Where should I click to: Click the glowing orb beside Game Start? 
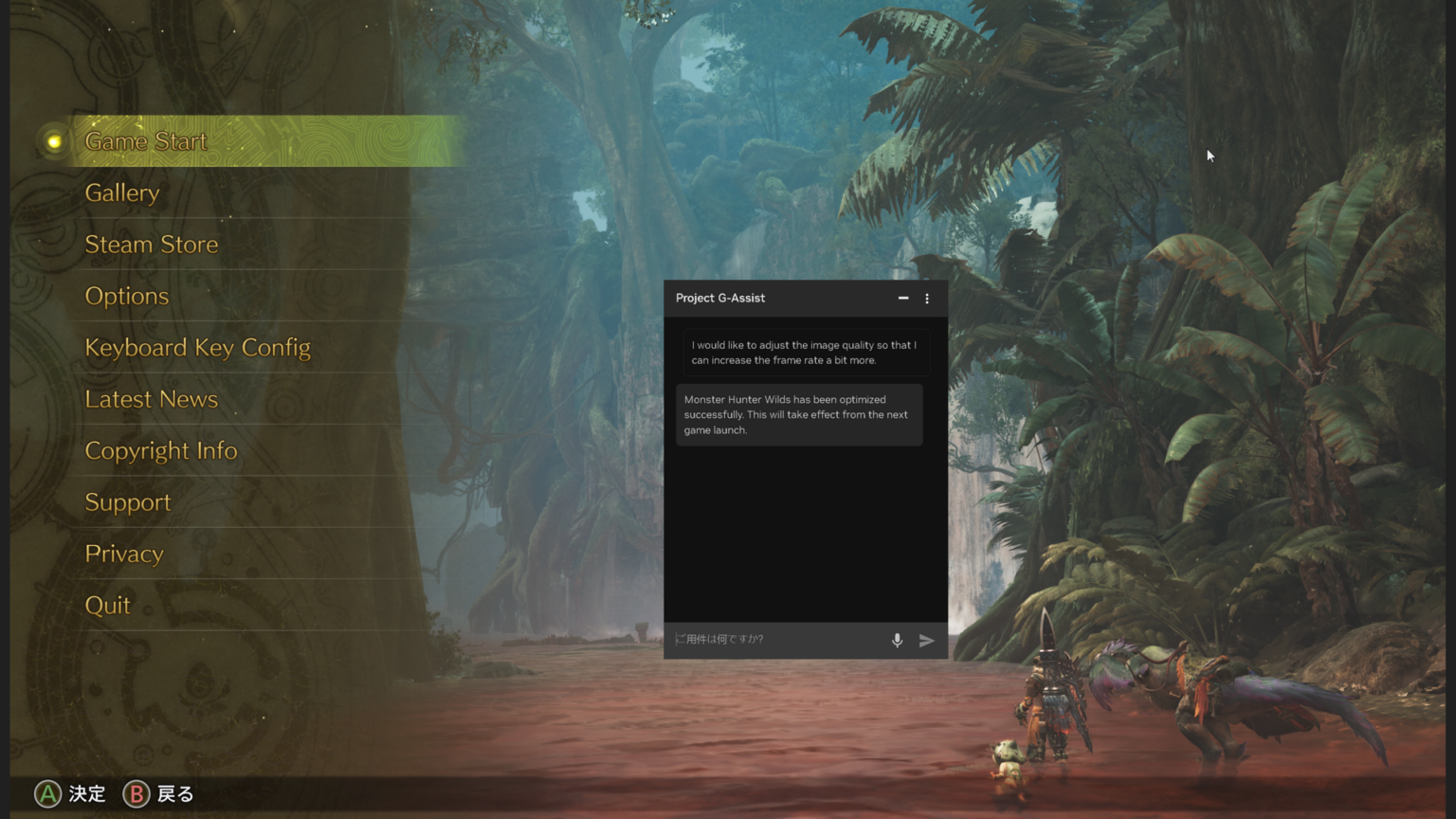click(x=51, y=140)
